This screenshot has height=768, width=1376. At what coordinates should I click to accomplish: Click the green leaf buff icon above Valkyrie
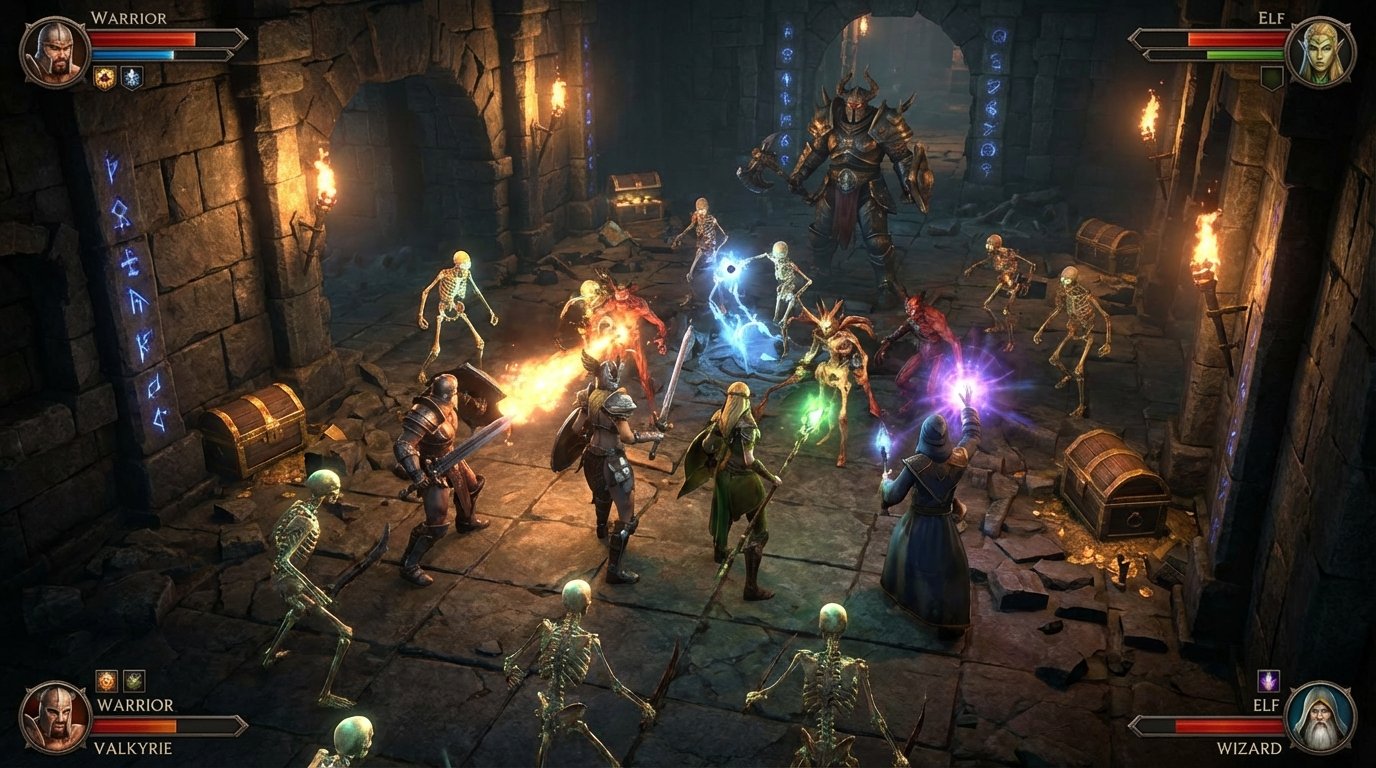133,680
